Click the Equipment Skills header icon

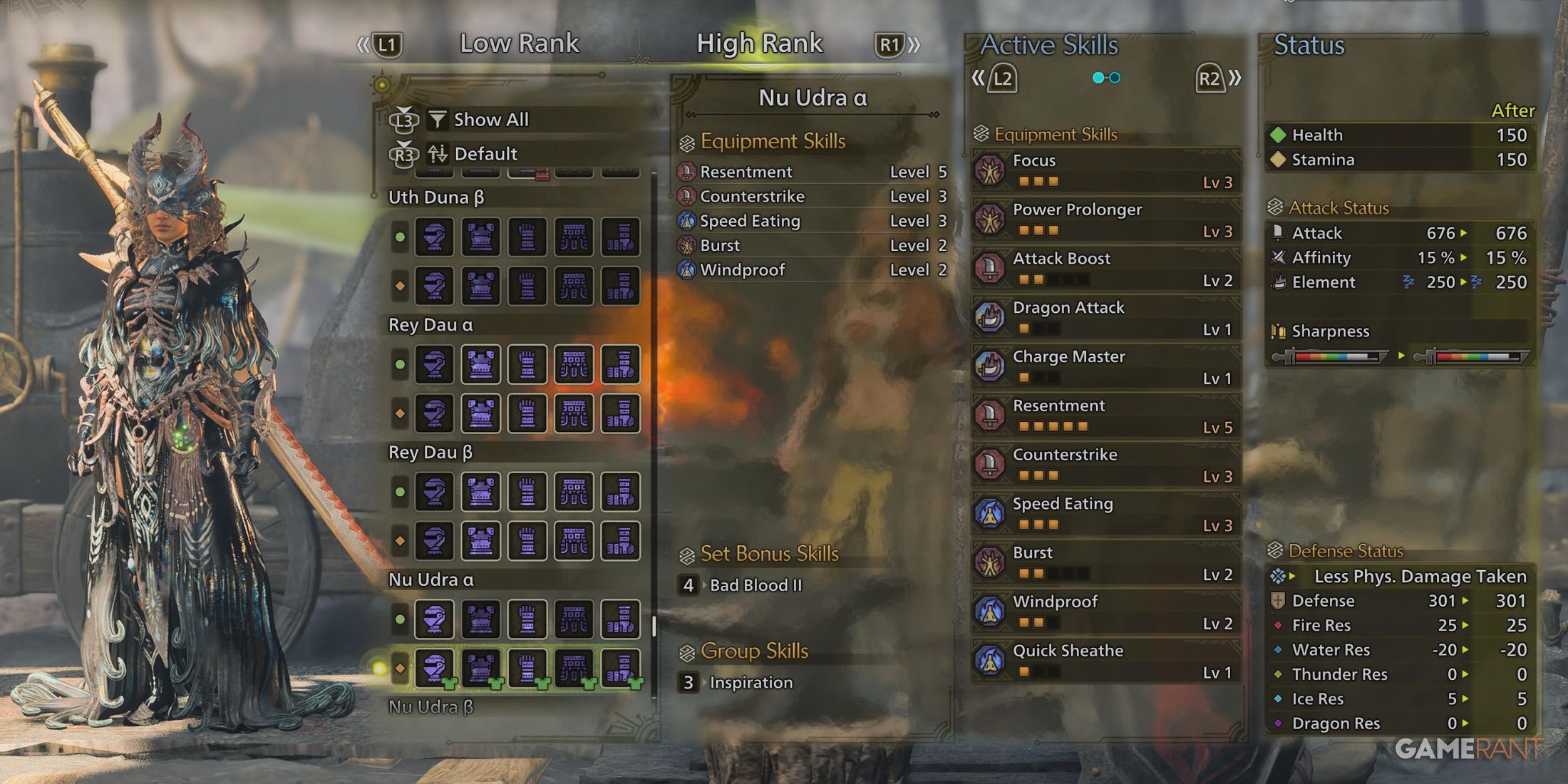click(x=686, y=141)
